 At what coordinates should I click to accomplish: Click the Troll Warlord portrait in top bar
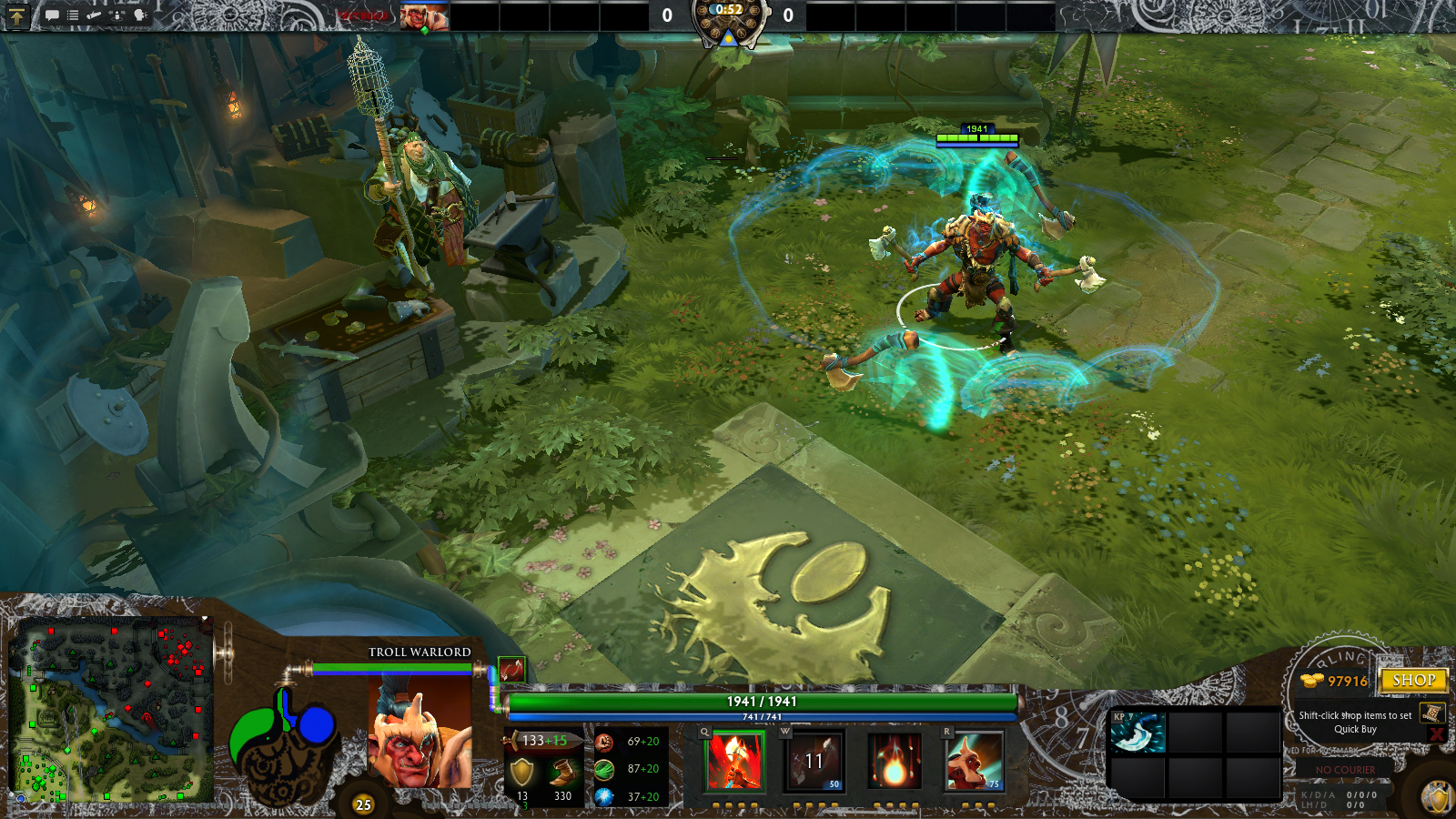[424, 16]
